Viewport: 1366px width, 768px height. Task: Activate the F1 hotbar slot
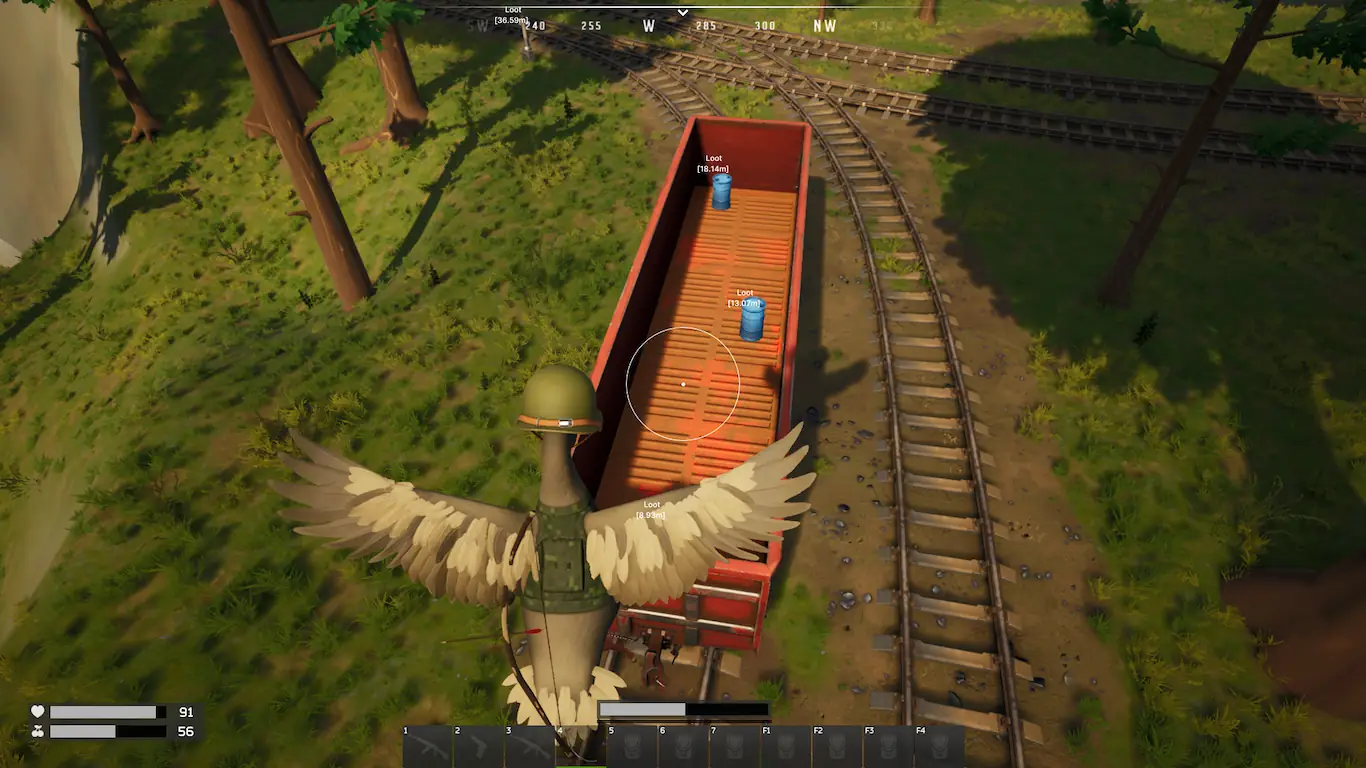786,747
